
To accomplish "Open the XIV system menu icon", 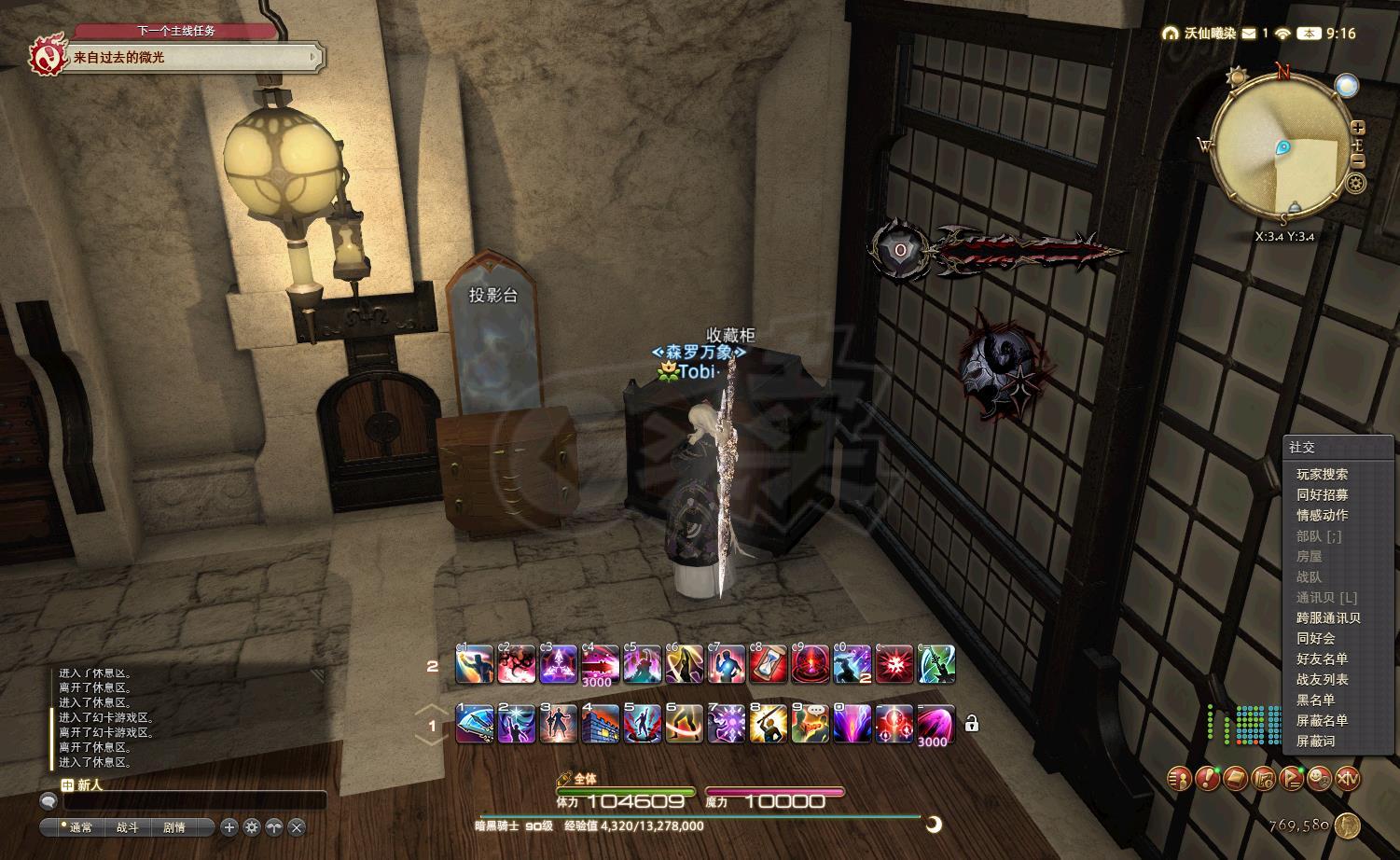I will point(1347,777).
